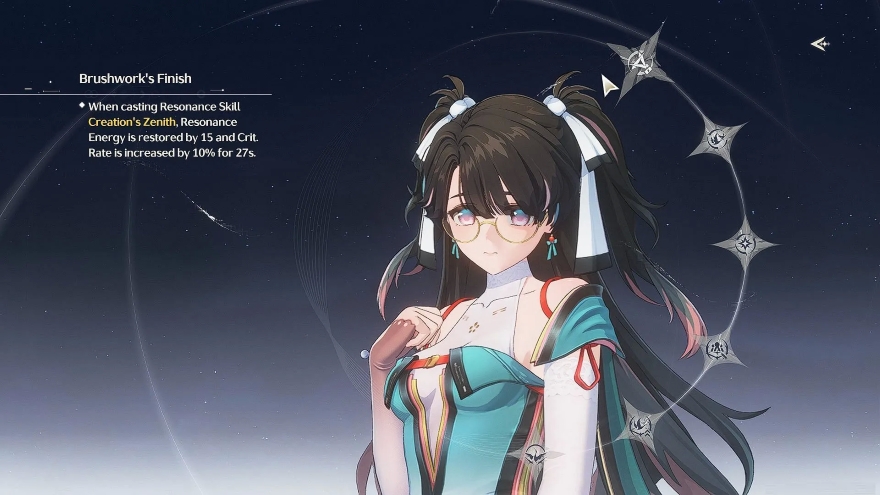The width and height of the screenshot is (880, 495).
Task: Select the enlarged Brushwork's Finish chain node
Action: (638, 61)
